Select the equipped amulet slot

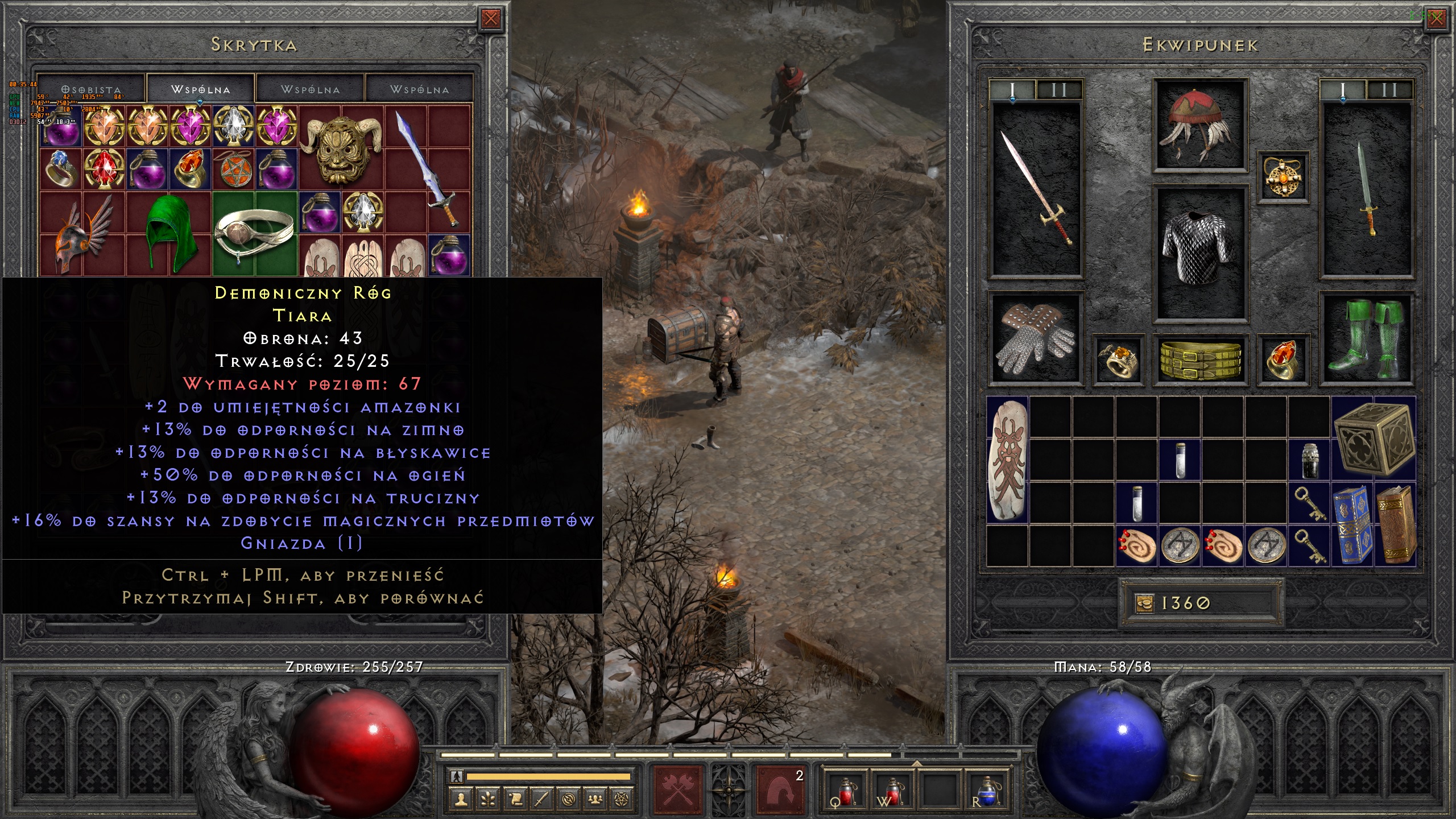pos(1283,176)
